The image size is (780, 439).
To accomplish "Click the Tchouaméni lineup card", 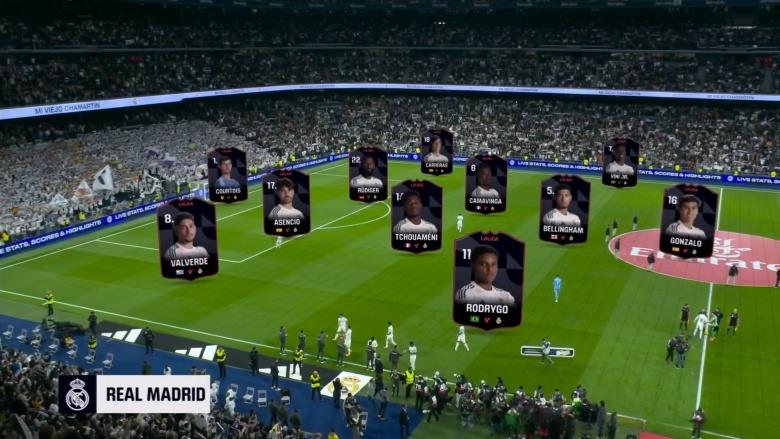I will 416,216.
